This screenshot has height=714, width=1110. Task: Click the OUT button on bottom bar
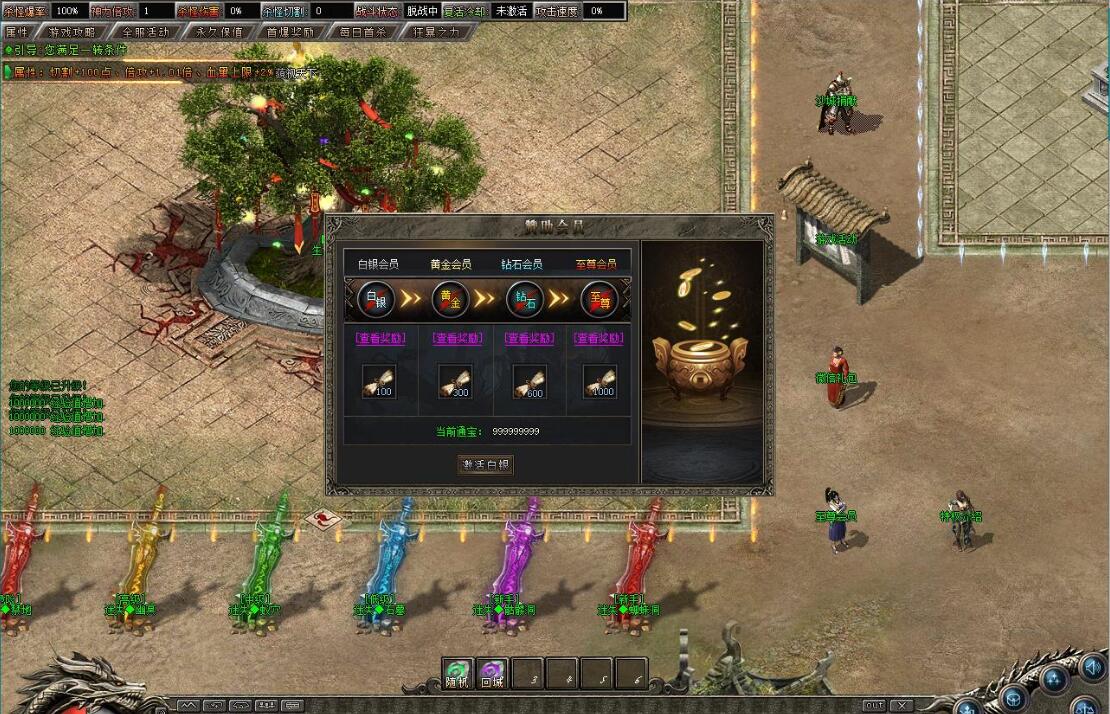(874, 705)
